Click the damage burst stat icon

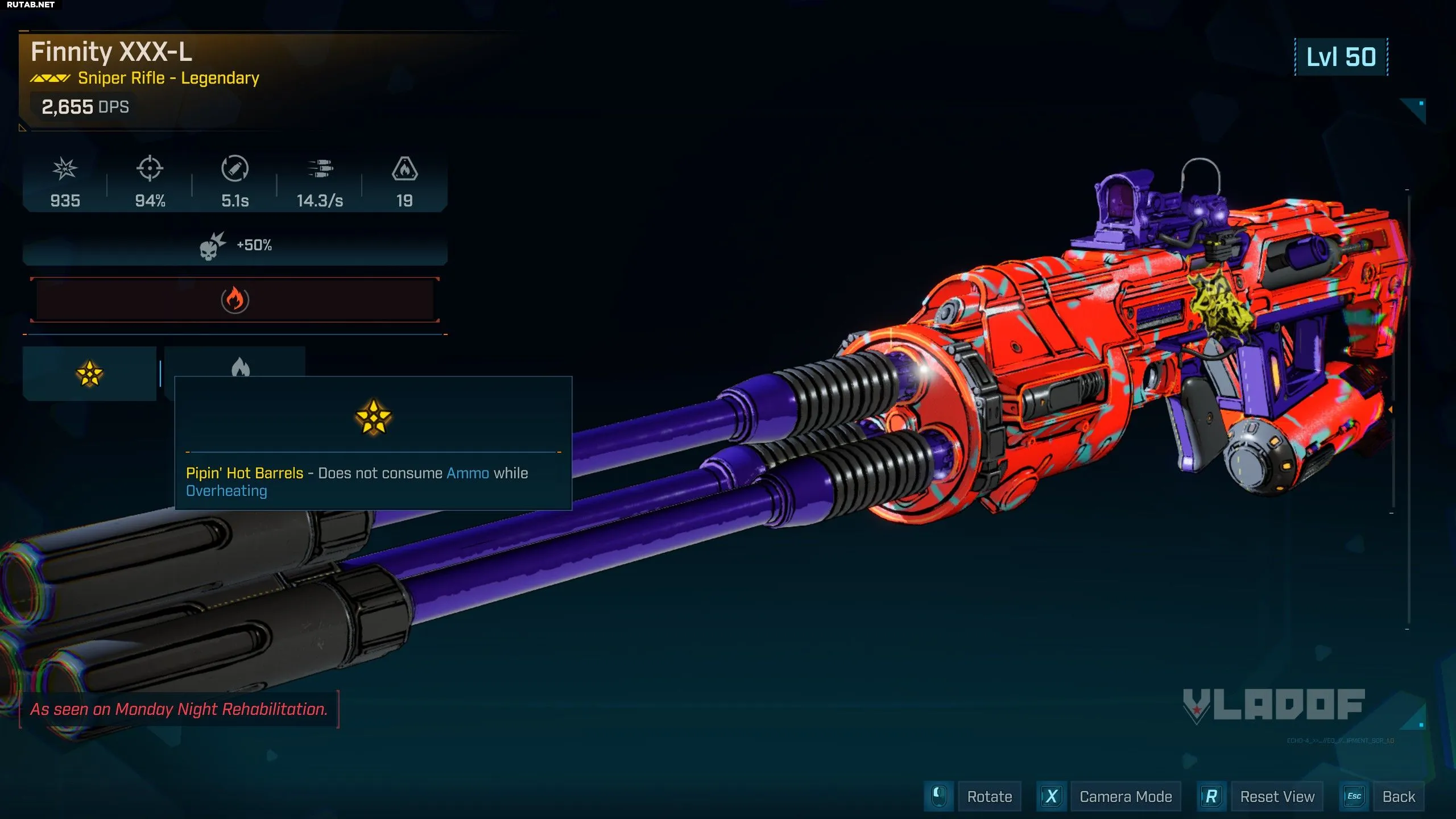pyautogui.click(x=65, y=169)
